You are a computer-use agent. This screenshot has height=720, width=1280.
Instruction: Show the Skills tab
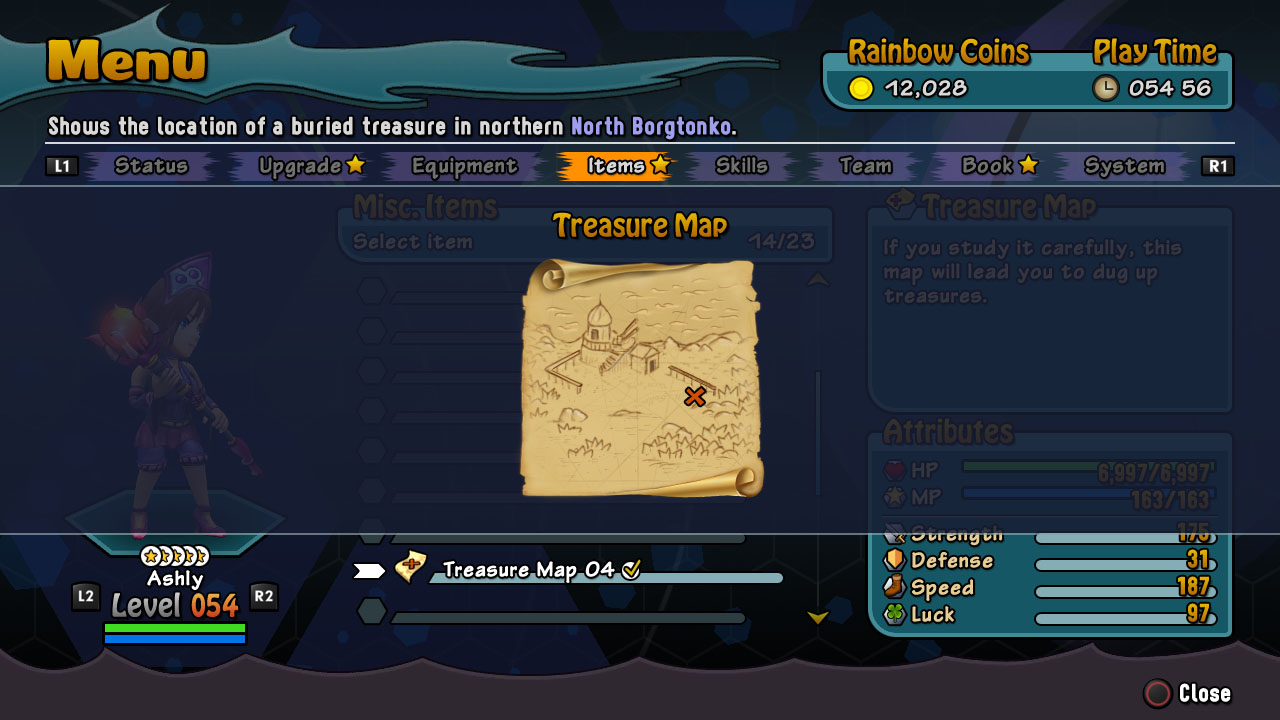[741, 166]
